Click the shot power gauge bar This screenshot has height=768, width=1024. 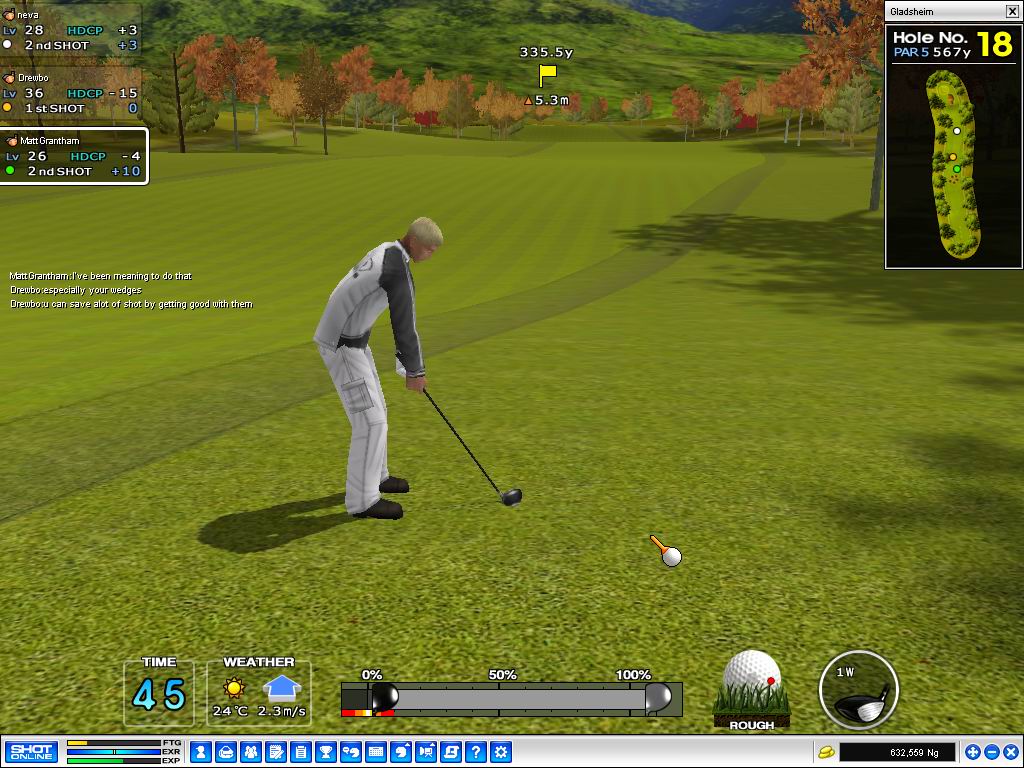pyautogui.click(x=511, y=697)
